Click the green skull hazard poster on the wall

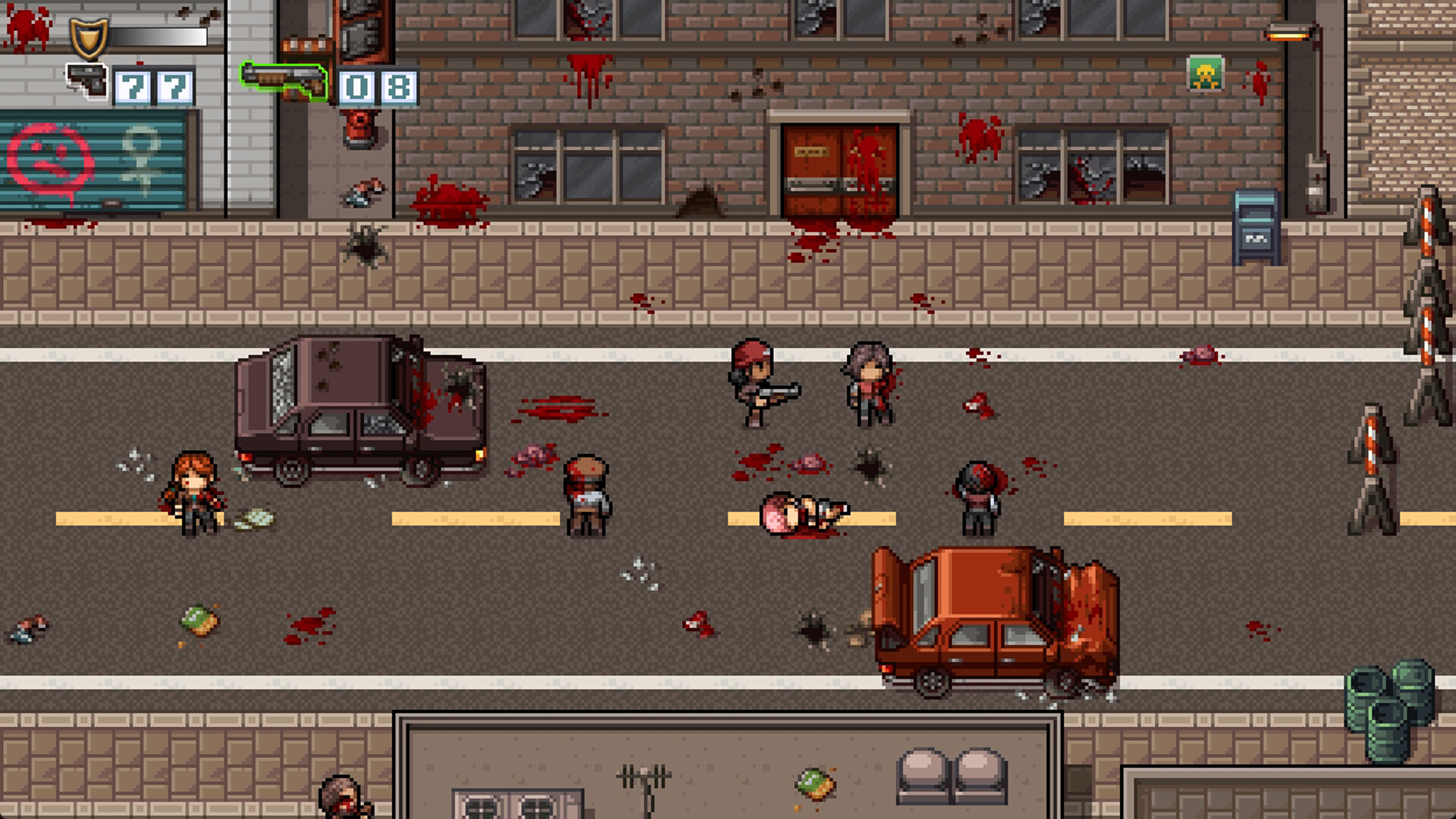pos(1204,72)
